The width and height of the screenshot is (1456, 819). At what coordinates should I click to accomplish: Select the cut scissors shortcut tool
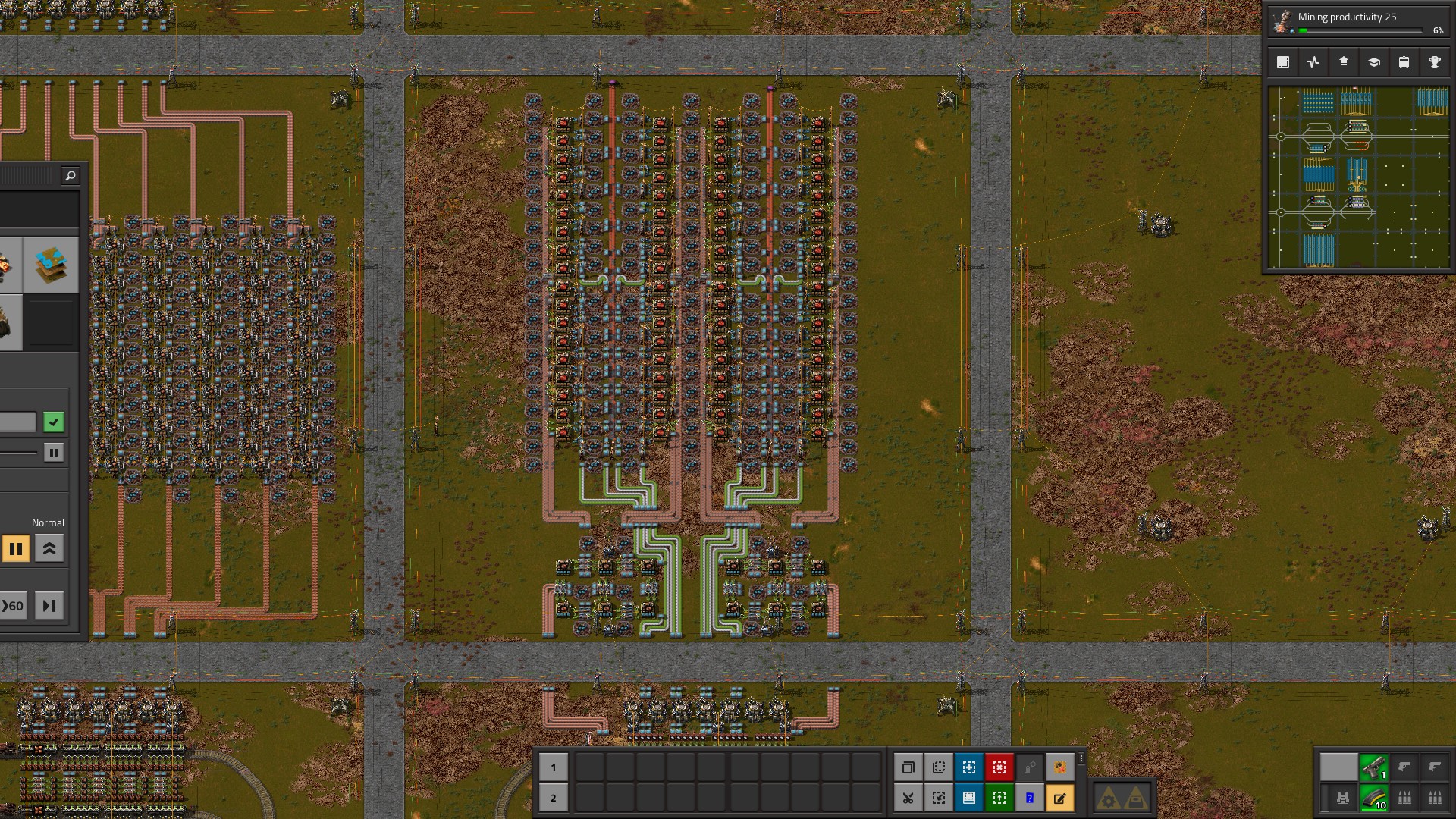(x=909, y=797)
